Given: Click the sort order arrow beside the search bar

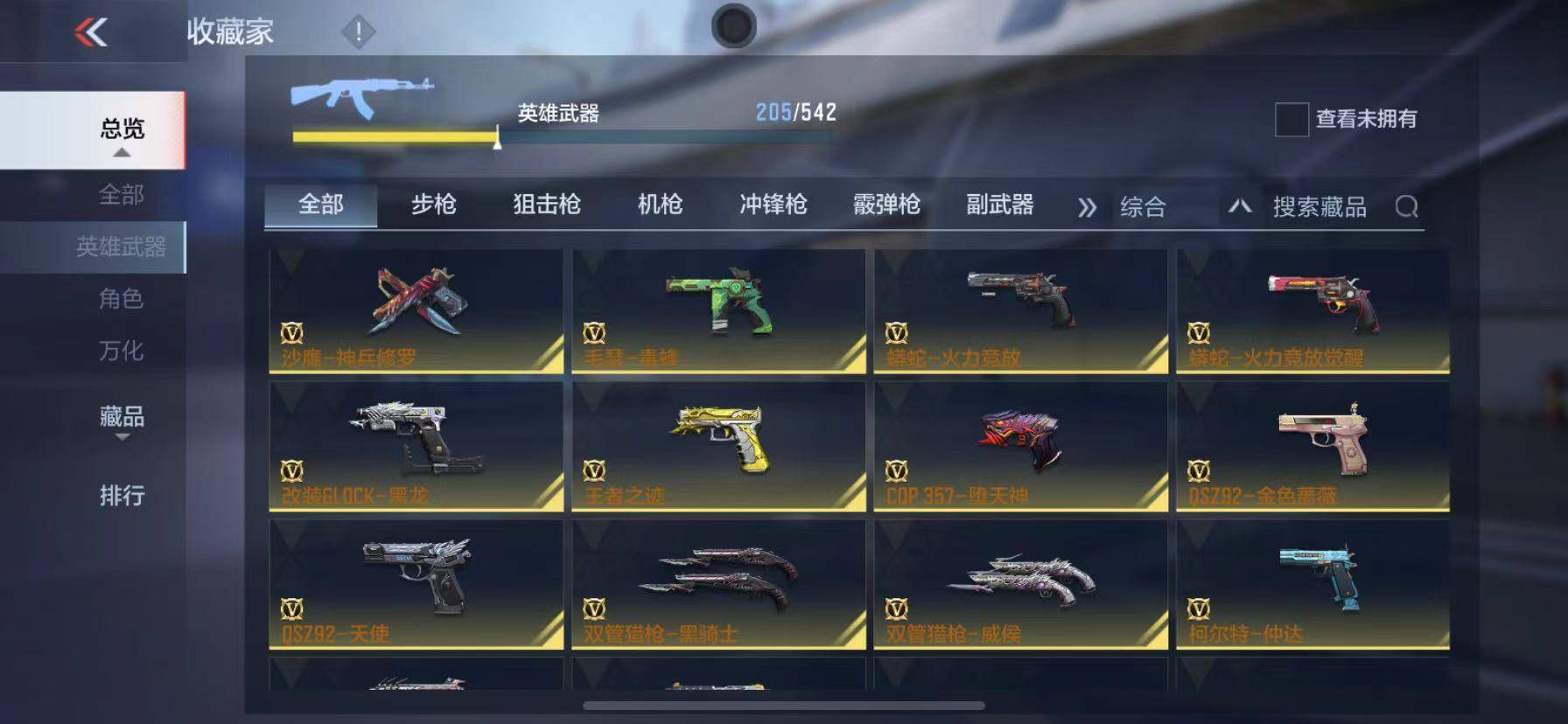Looking at the screenshot, I should (x=1242, y=206).
